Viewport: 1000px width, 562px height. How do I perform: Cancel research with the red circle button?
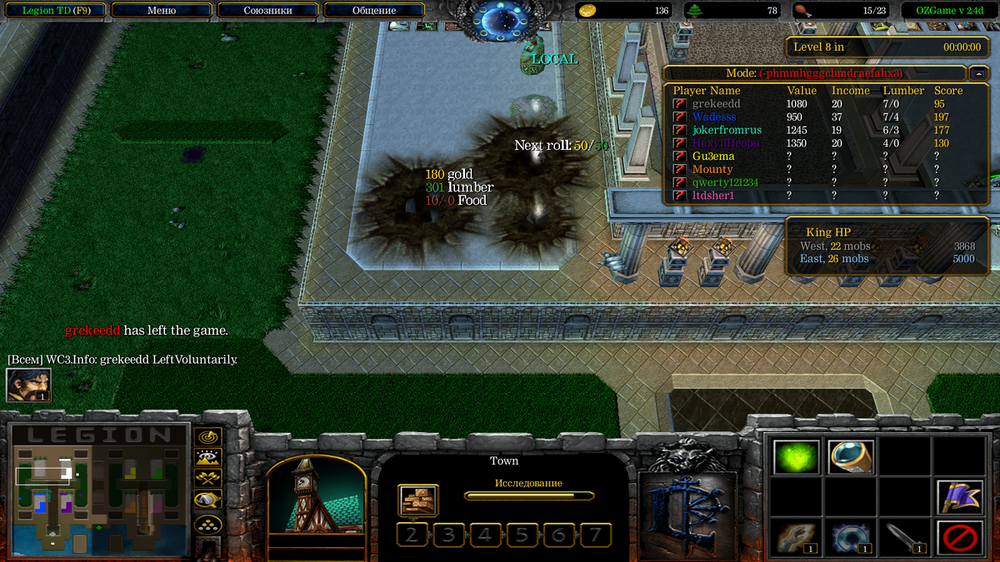959,538
